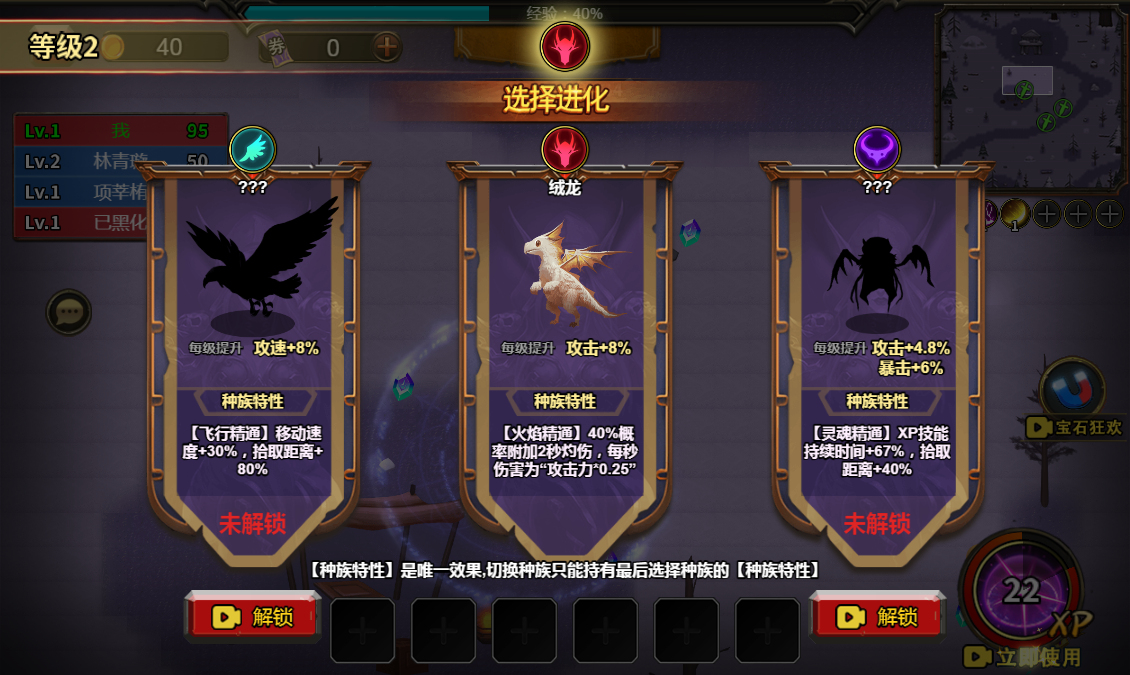
Task: Unlock the crow evolution with 解锁 button
Action: click(x=253, y=617)
